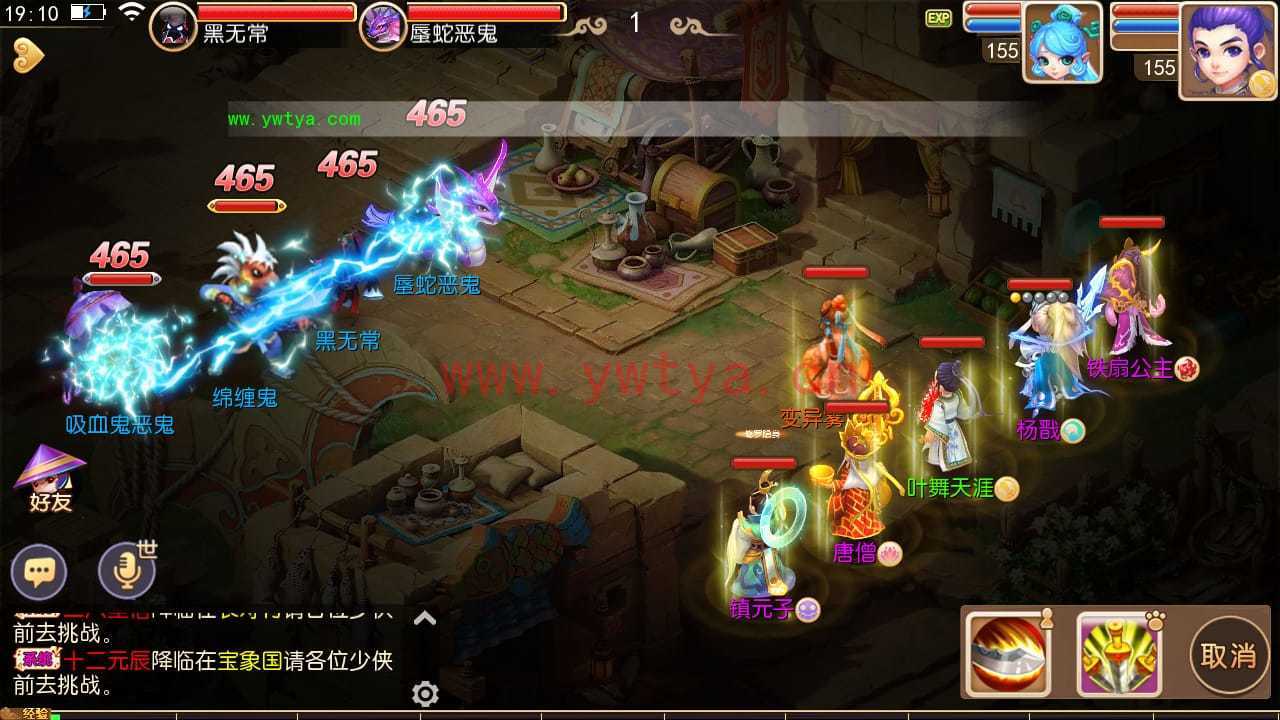Open the 好友 friends list

(x=49, y=480)
